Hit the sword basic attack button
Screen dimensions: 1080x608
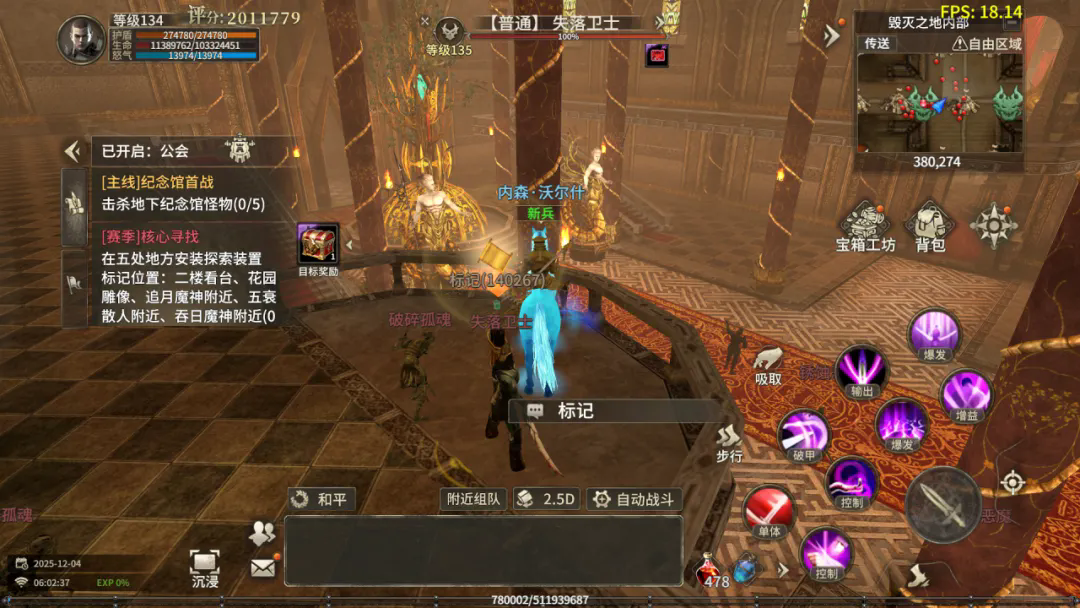942,504
